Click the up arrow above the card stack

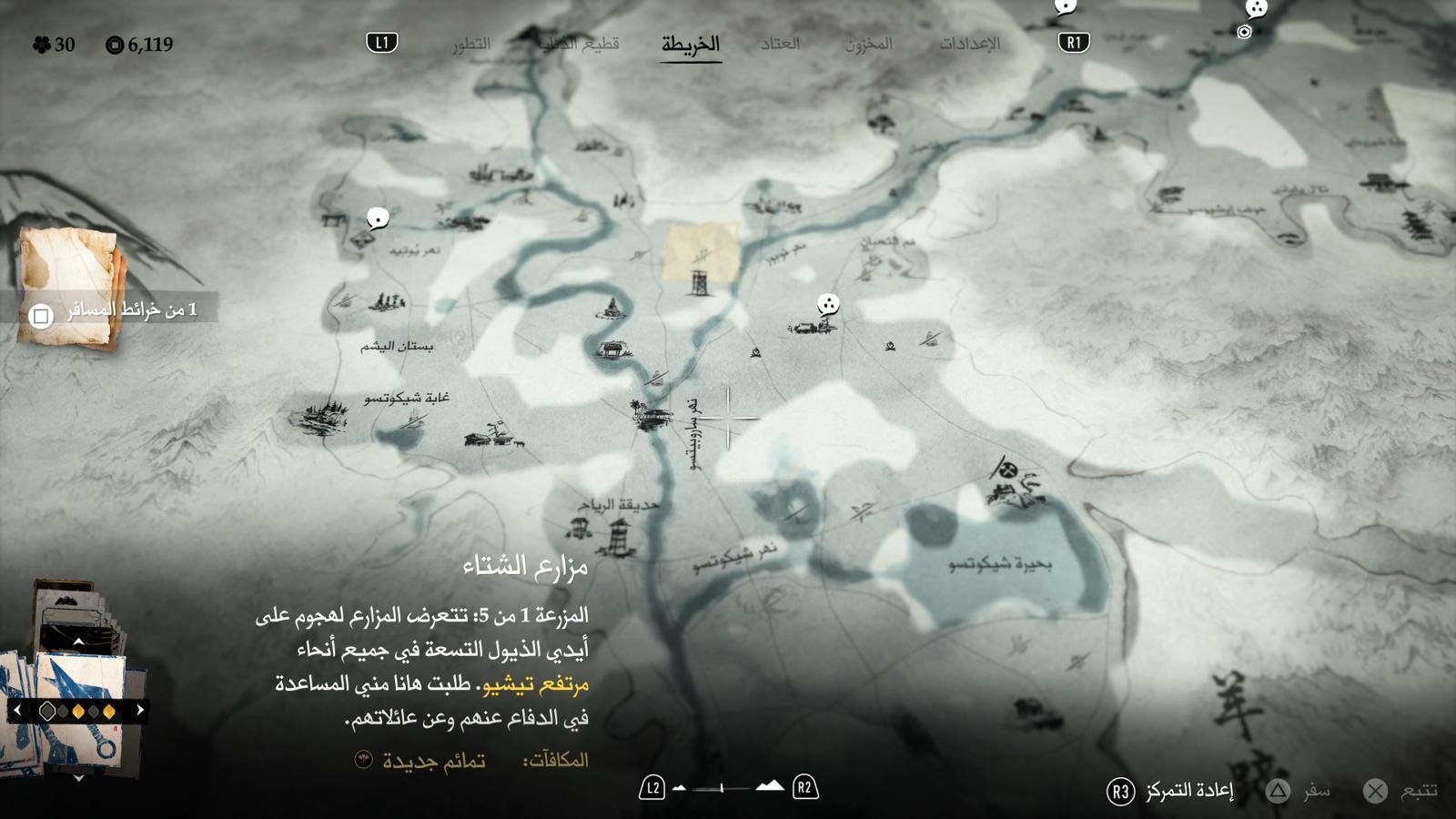pos(78,642)
